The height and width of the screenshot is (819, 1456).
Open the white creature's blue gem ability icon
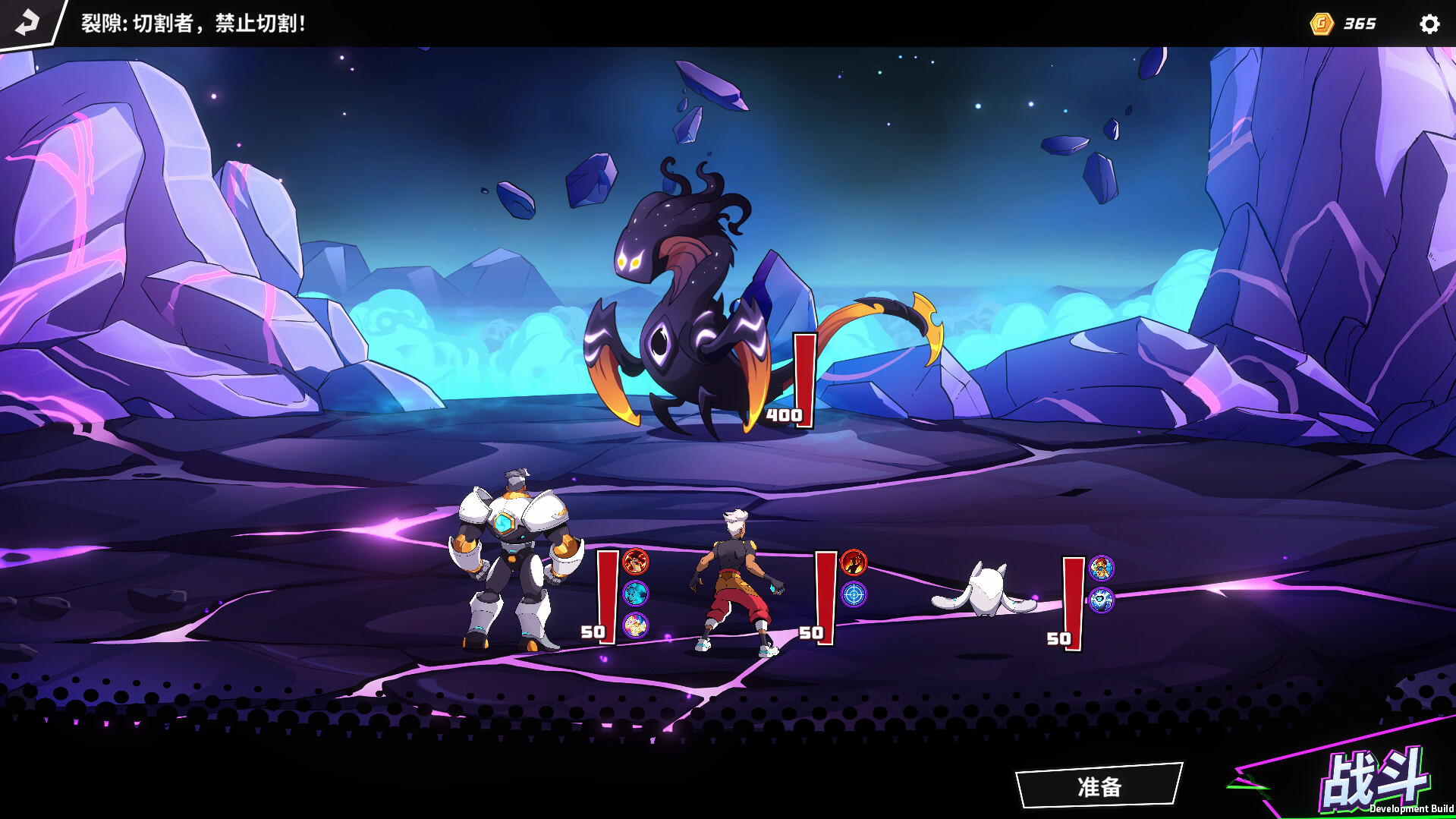coord(1102,600)
